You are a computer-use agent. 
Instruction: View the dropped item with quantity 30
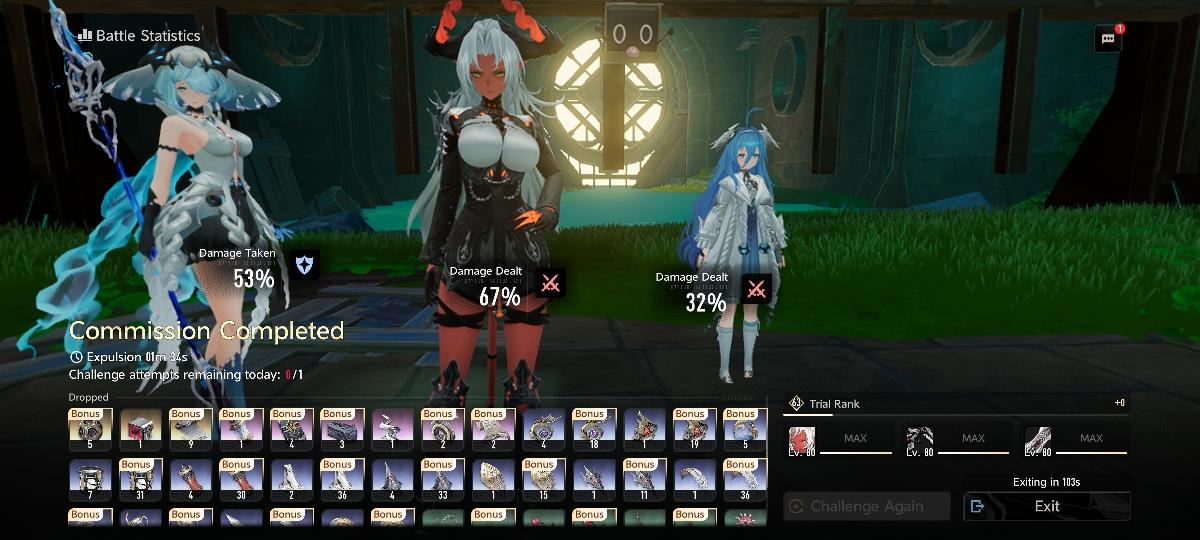point(241,479)
